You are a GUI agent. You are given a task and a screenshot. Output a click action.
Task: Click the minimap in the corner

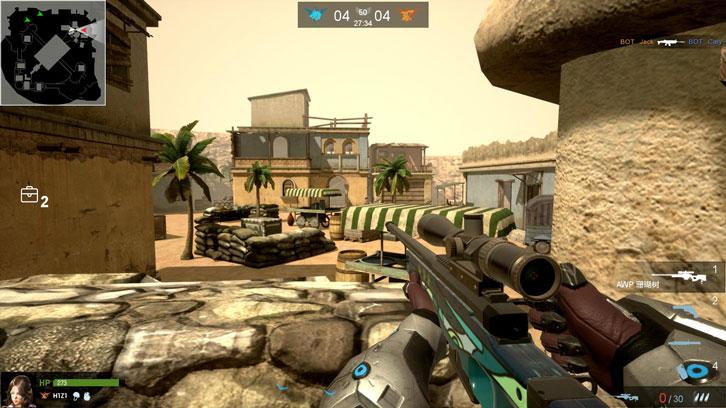pyautogui.click(x=53, y=53)
